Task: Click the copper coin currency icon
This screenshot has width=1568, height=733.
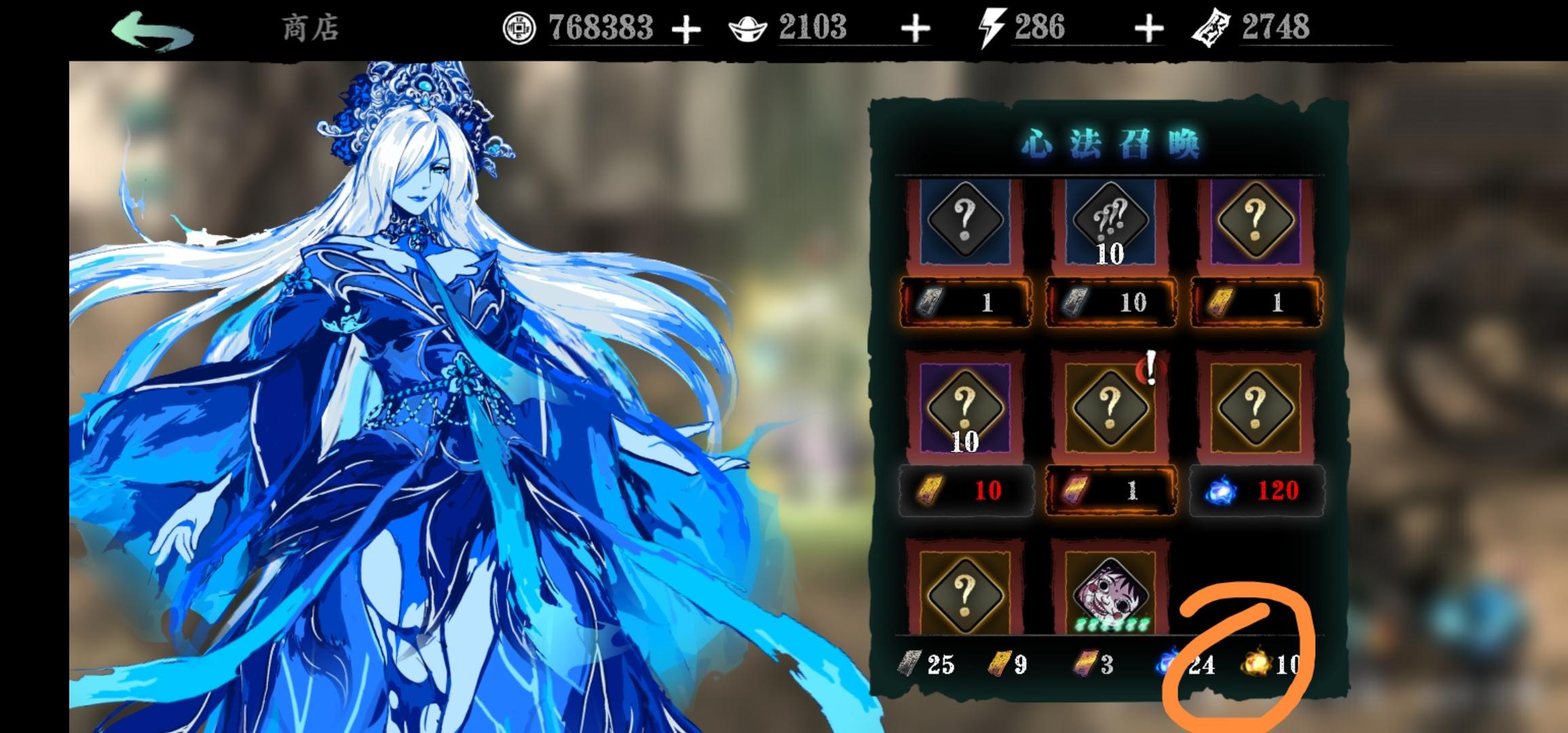Action: 519,26
